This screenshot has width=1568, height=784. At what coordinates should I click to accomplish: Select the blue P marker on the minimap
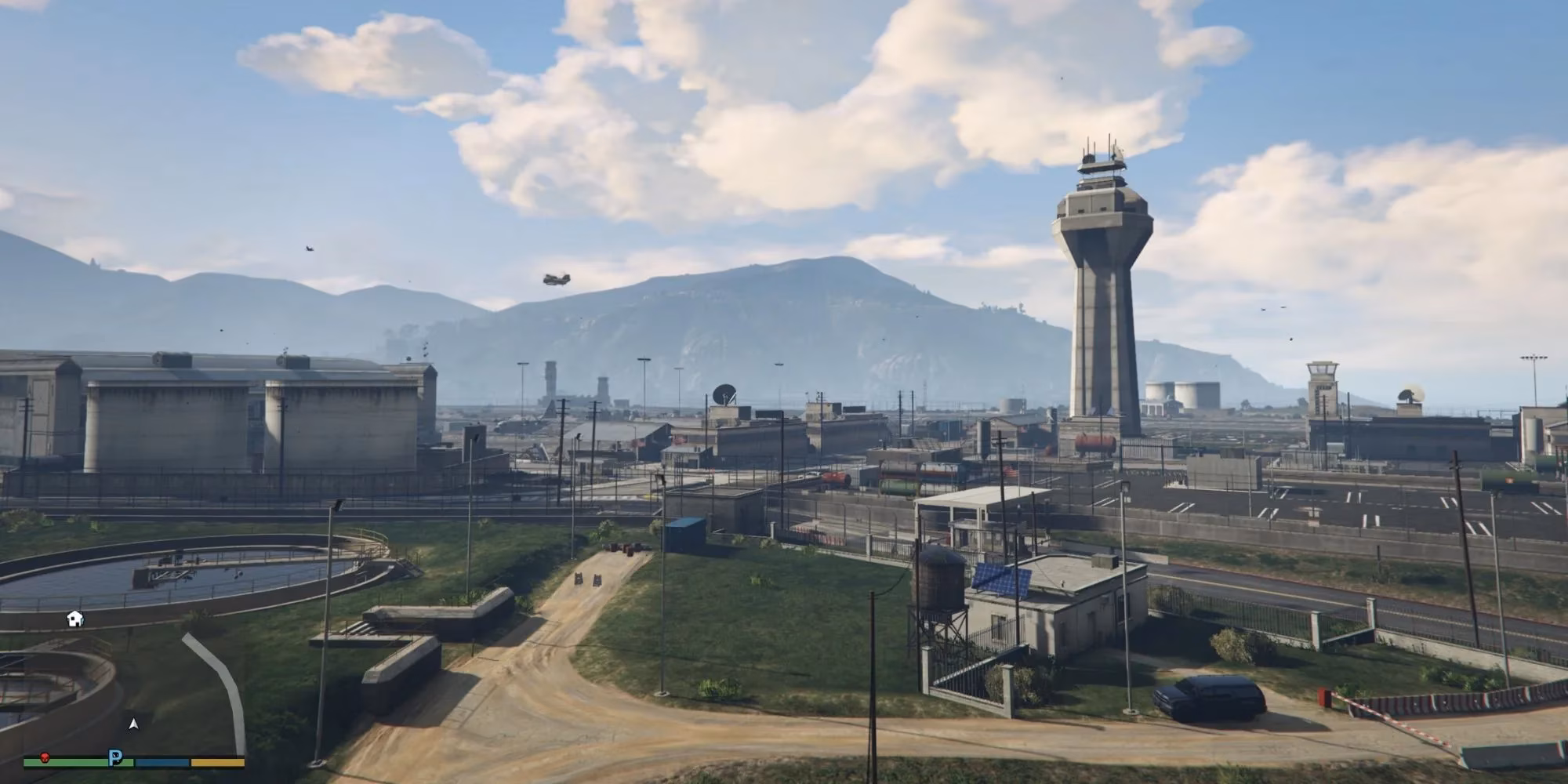[x=116, y=758]
